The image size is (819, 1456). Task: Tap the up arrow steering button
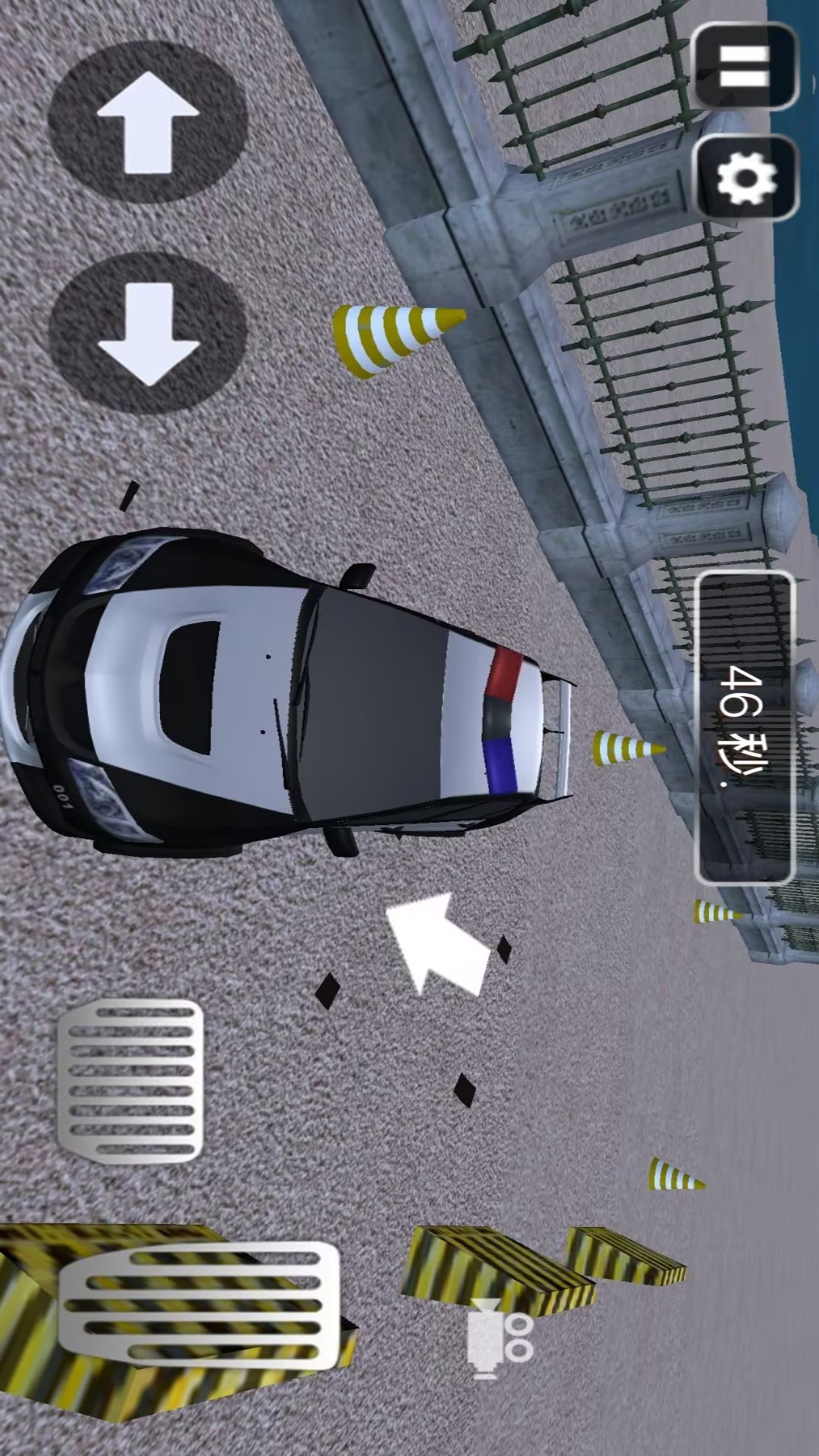148,121
